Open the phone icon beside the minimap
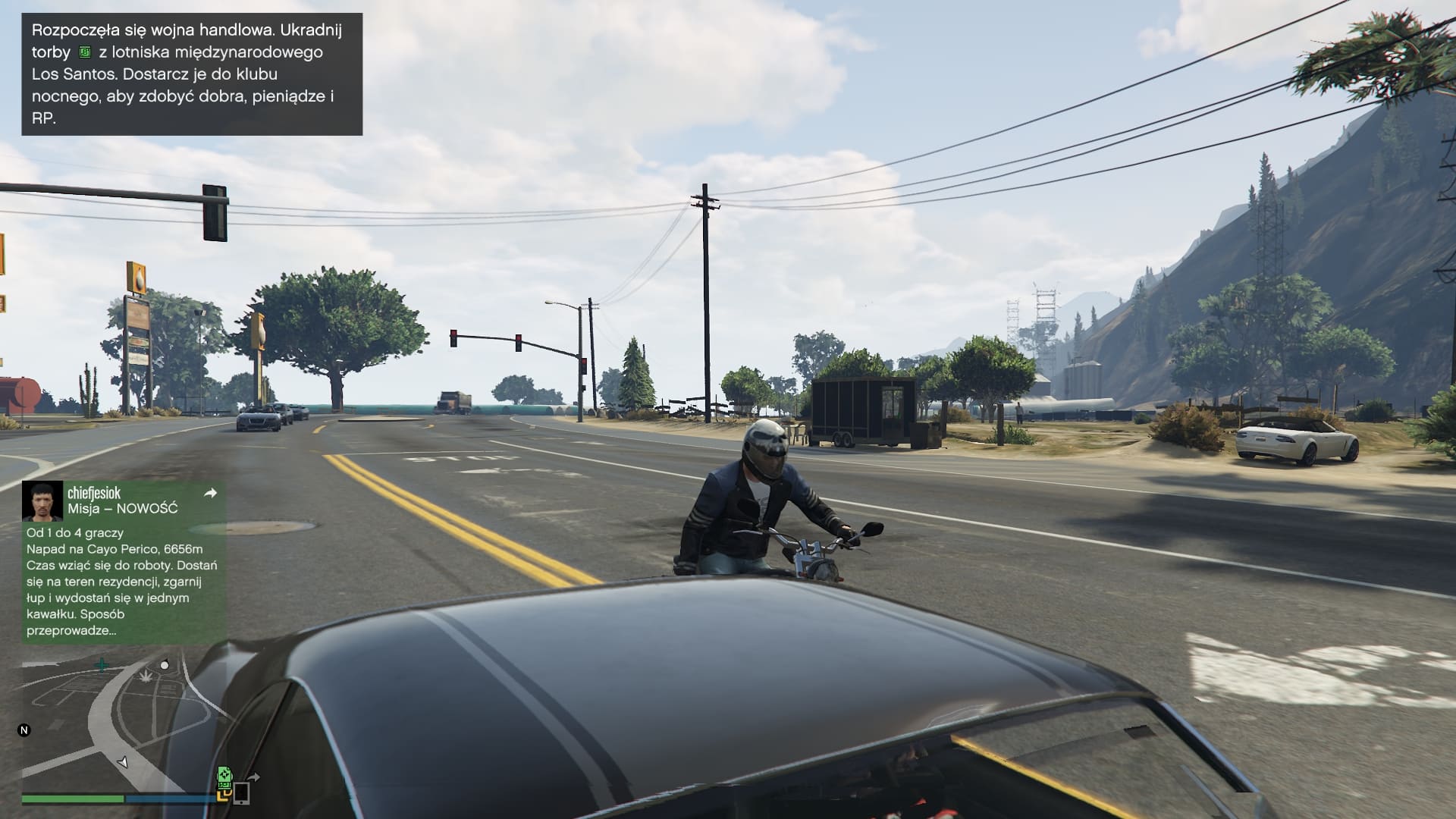This screenshot has width=1456, height=819. point(241,793)
